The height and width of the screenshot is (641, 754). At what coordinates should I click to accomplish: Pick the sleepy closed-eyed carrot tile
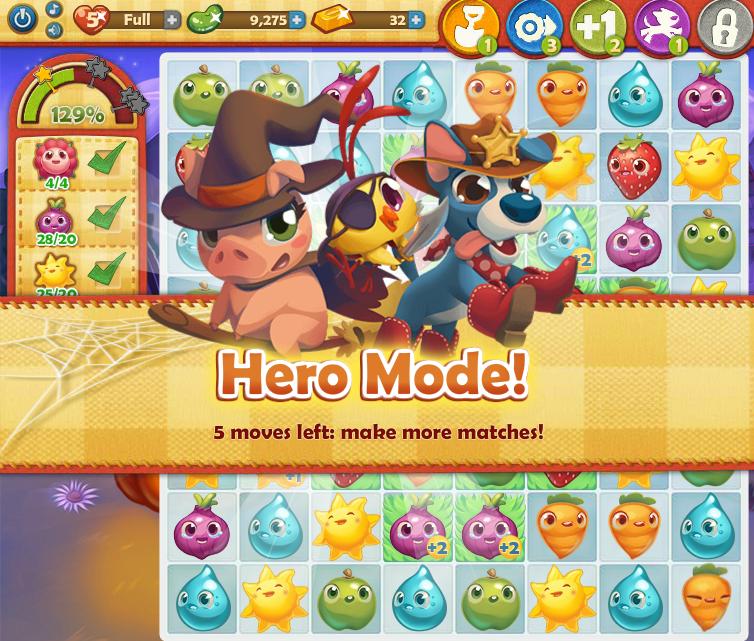(706, 597)
